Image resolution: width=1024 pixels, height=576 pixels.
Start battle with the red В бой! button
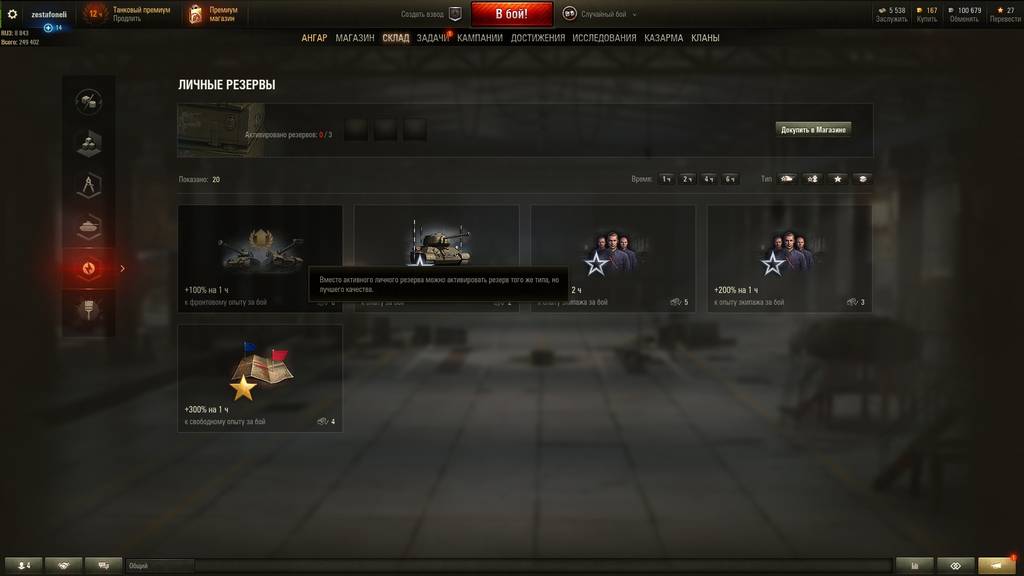(511, 14)
